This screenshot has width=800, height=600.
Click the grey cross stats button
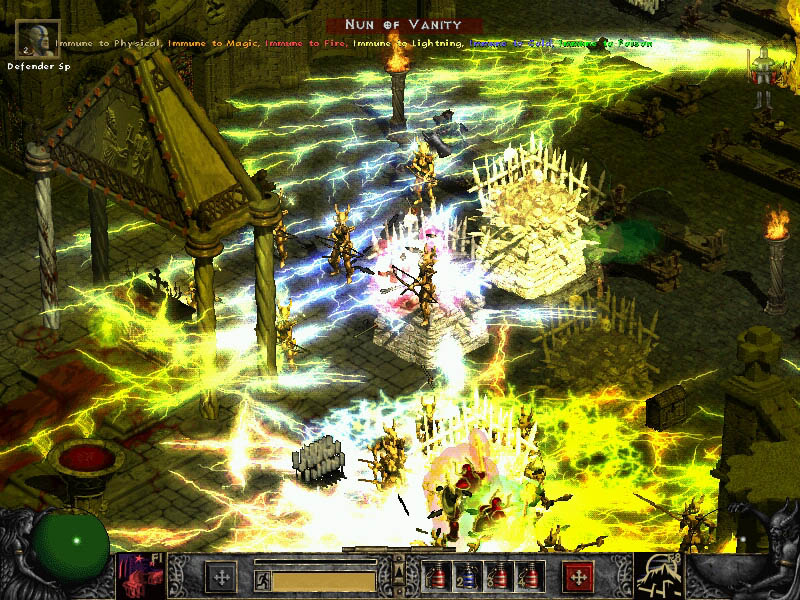point(221,577)
